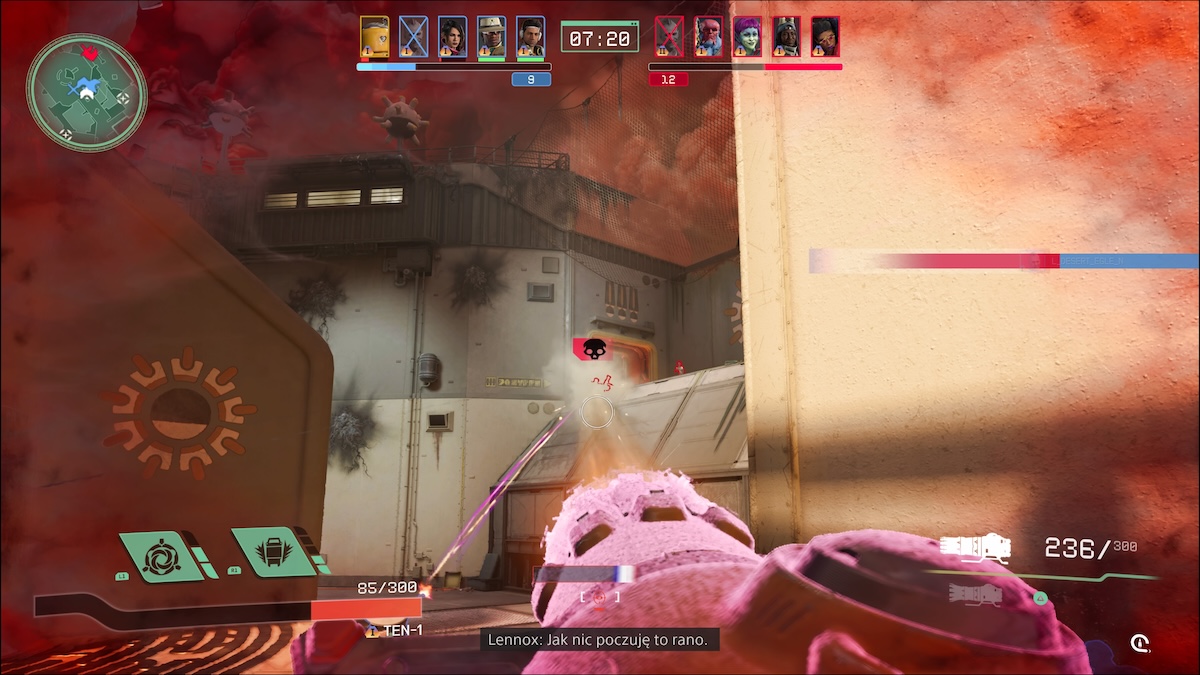1200x675 pixels.
Task: Select the yellow robot teammate portrait
Action: [x=375, y=37]
